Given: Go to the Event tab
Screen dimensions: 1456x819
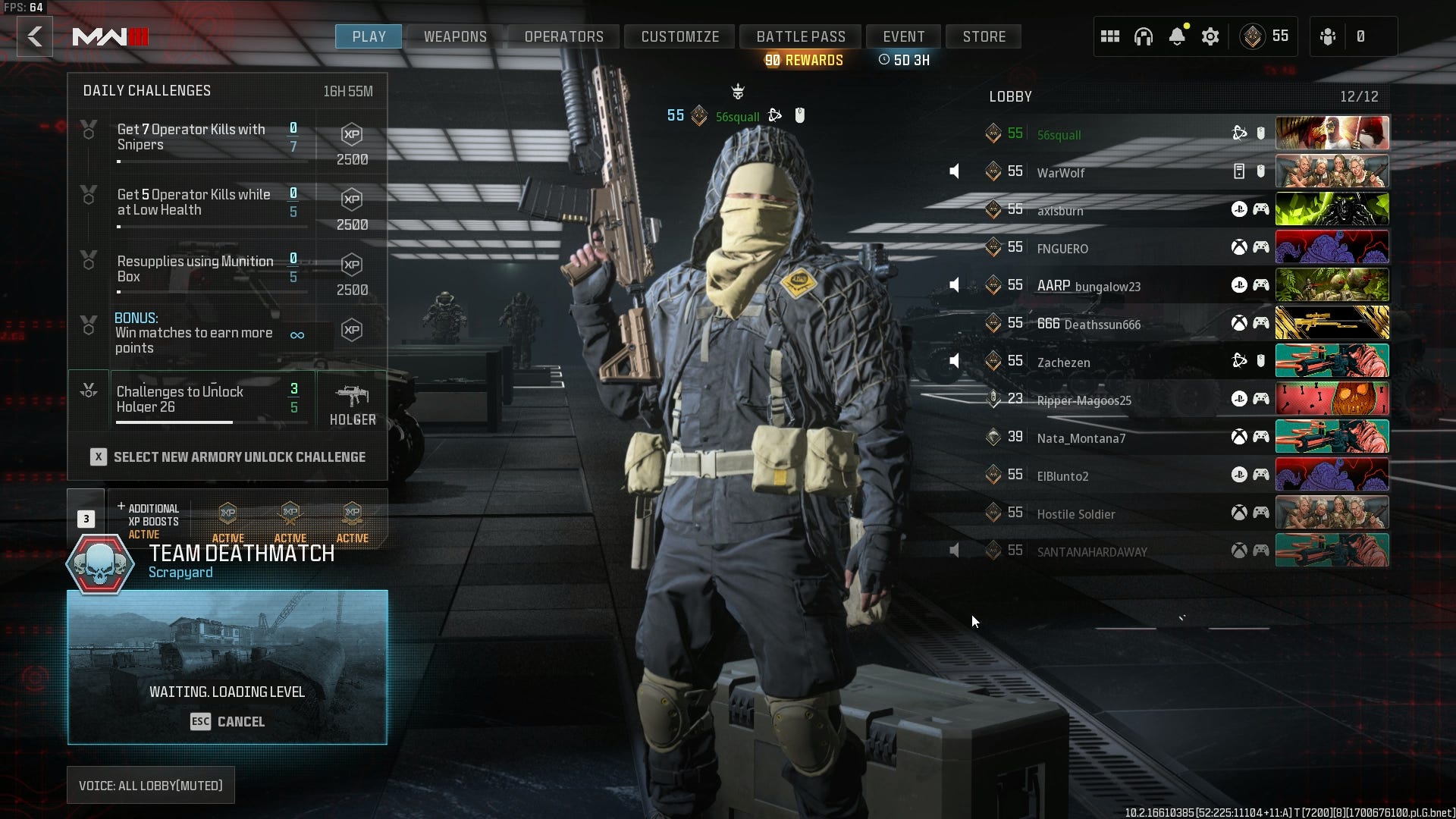Looking at the screenshot, I should click(903, 36).
